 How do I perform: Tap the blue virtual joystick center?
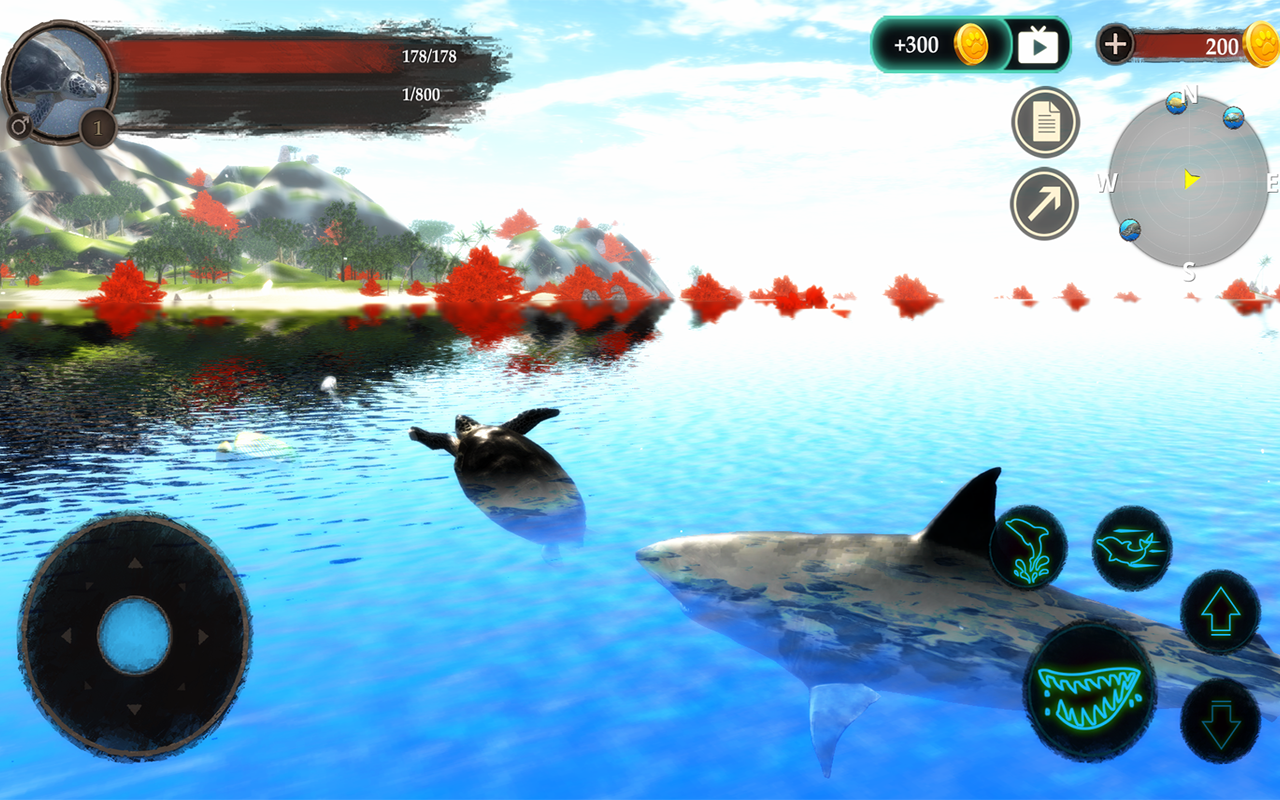[x=135, y=636]
